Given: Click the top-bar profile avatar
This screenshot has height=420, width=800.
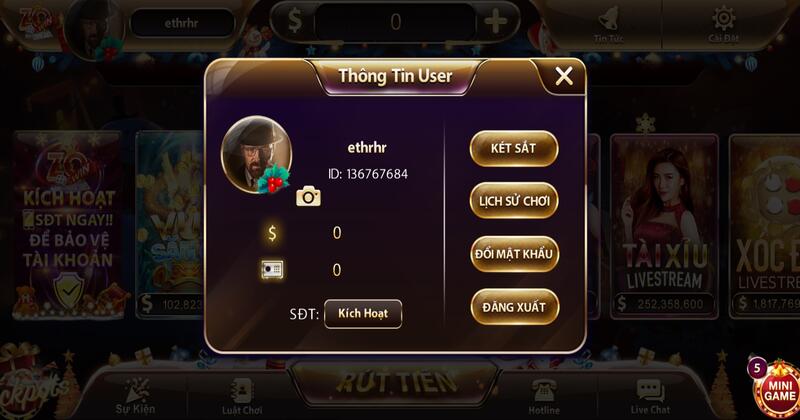Looking at the screenshot, I should pyautogui.click(x=96, y=24).
